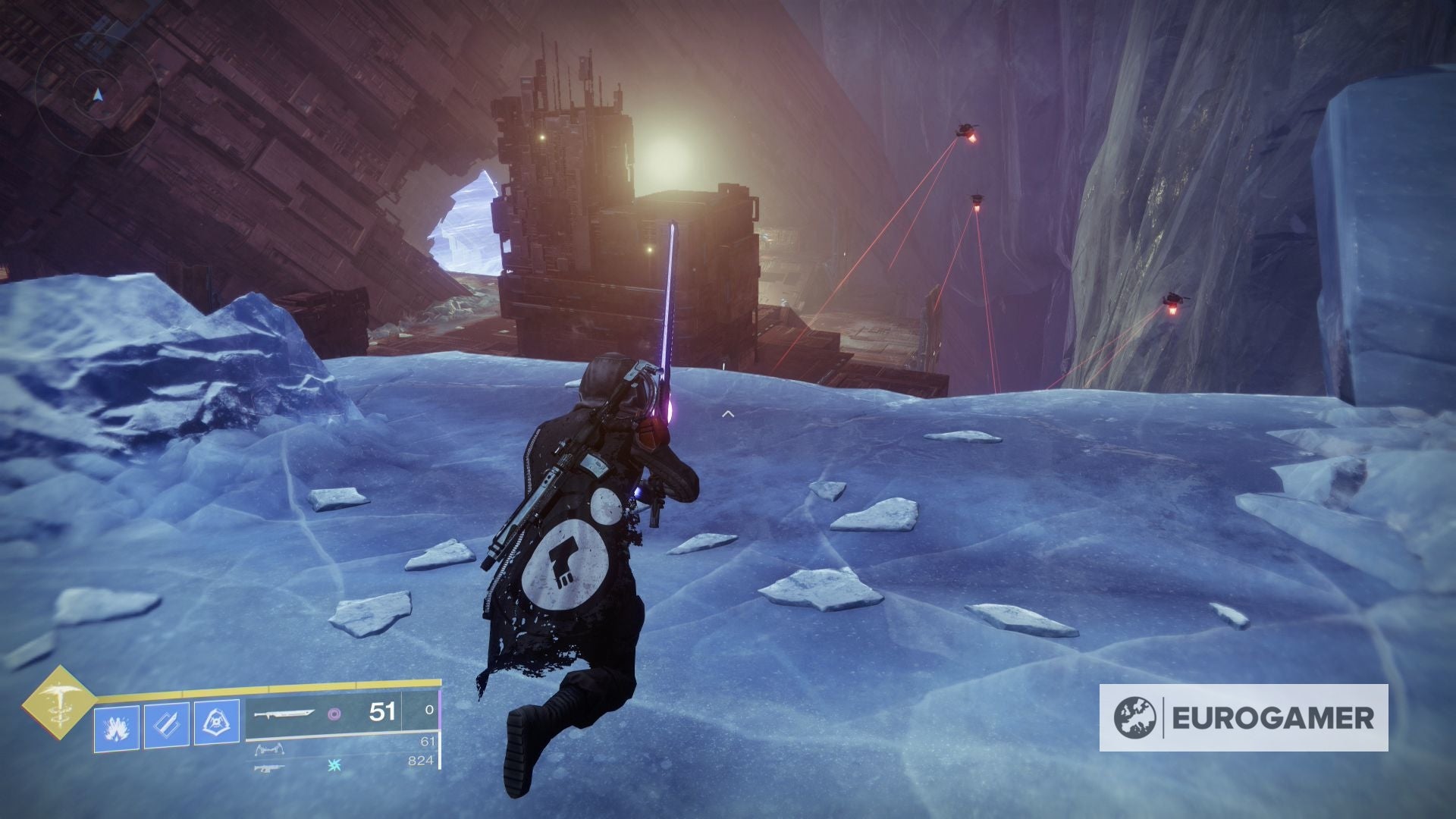Activate the hooded class ability icon

click(x=217, y=723)
